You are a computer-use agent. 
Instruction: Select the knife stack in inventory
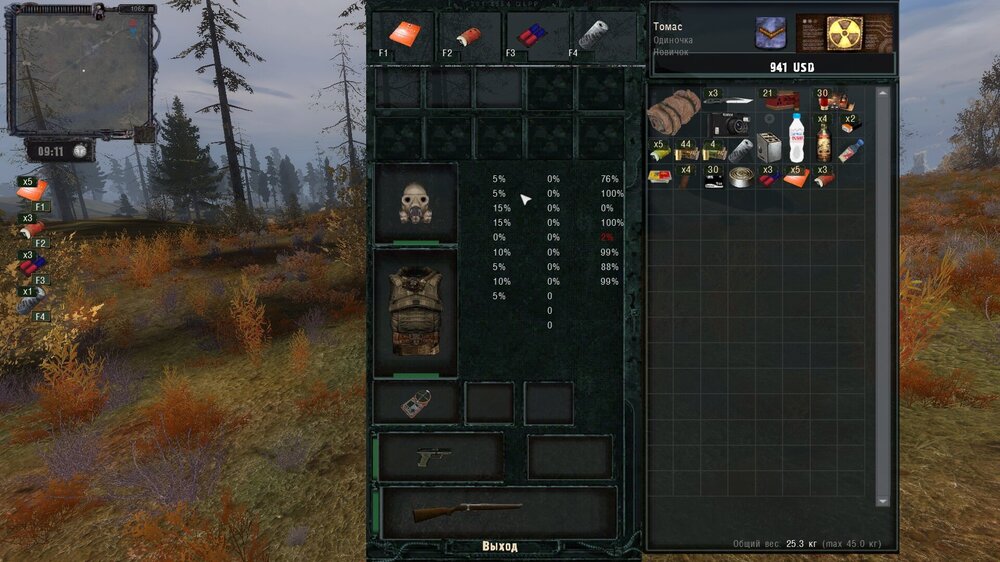coord(727,100)
